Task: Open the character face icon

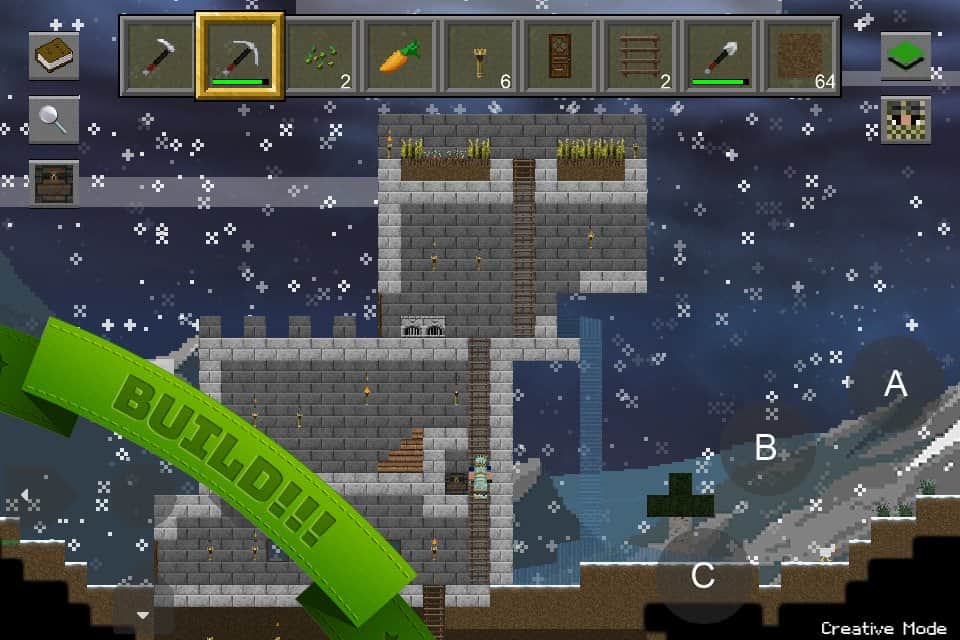Action: pyautogui.click(x=906, y=120)
